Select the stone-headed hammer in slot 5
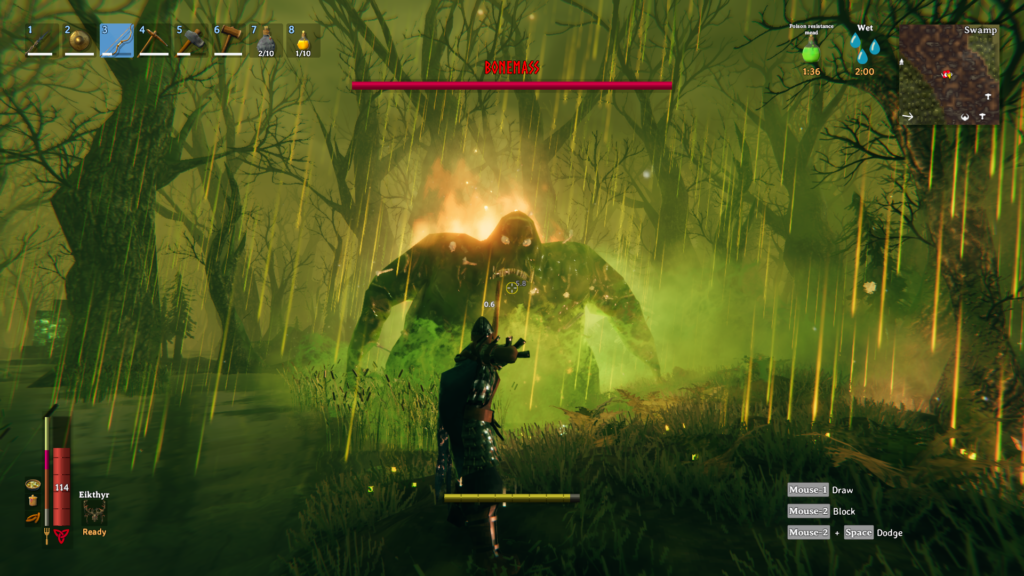 click(192, 41)
